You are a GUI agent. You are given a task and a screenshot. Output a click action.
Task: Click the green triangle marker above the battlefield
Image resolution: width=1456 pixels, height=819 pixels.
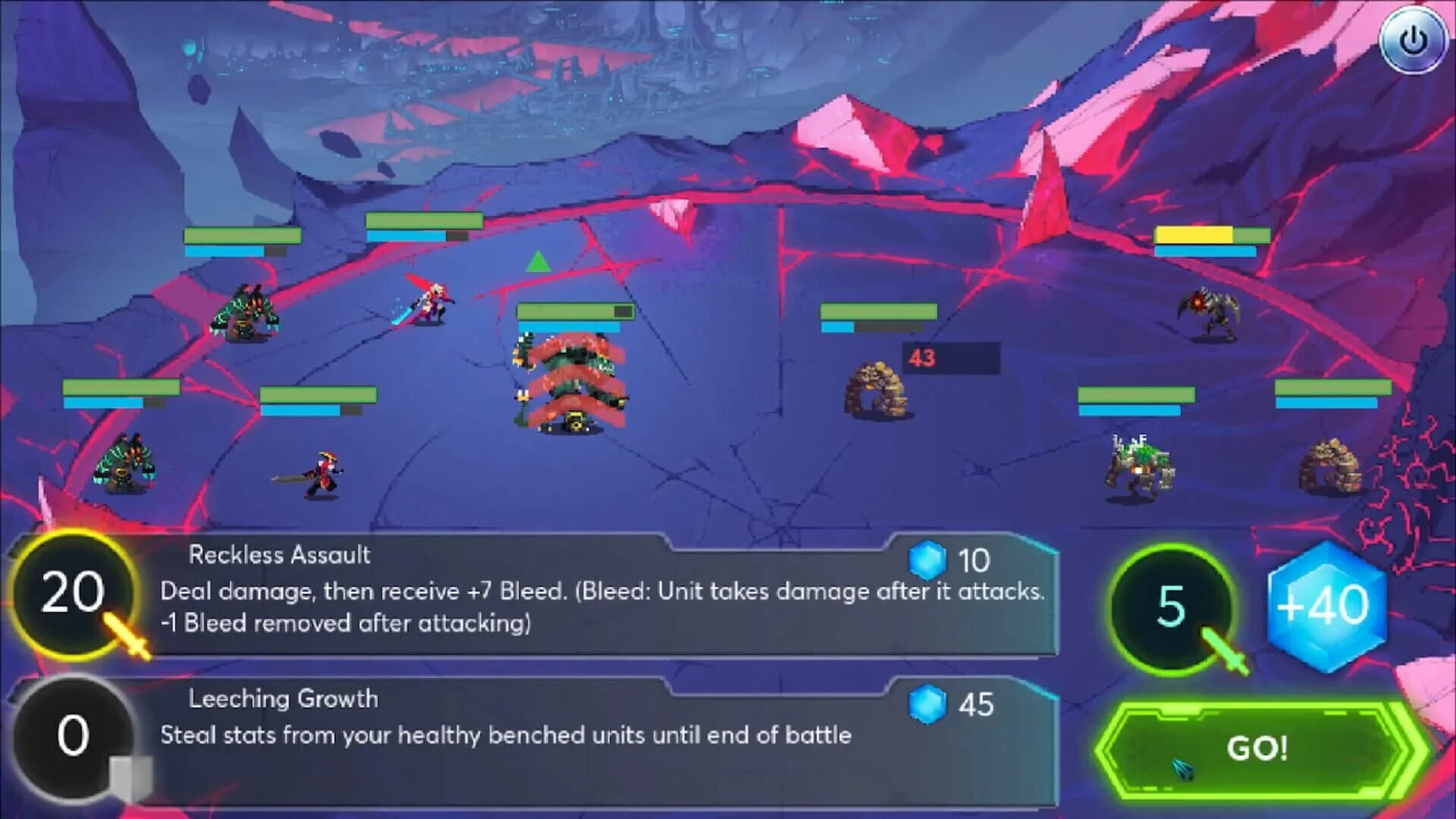(538, 263)
